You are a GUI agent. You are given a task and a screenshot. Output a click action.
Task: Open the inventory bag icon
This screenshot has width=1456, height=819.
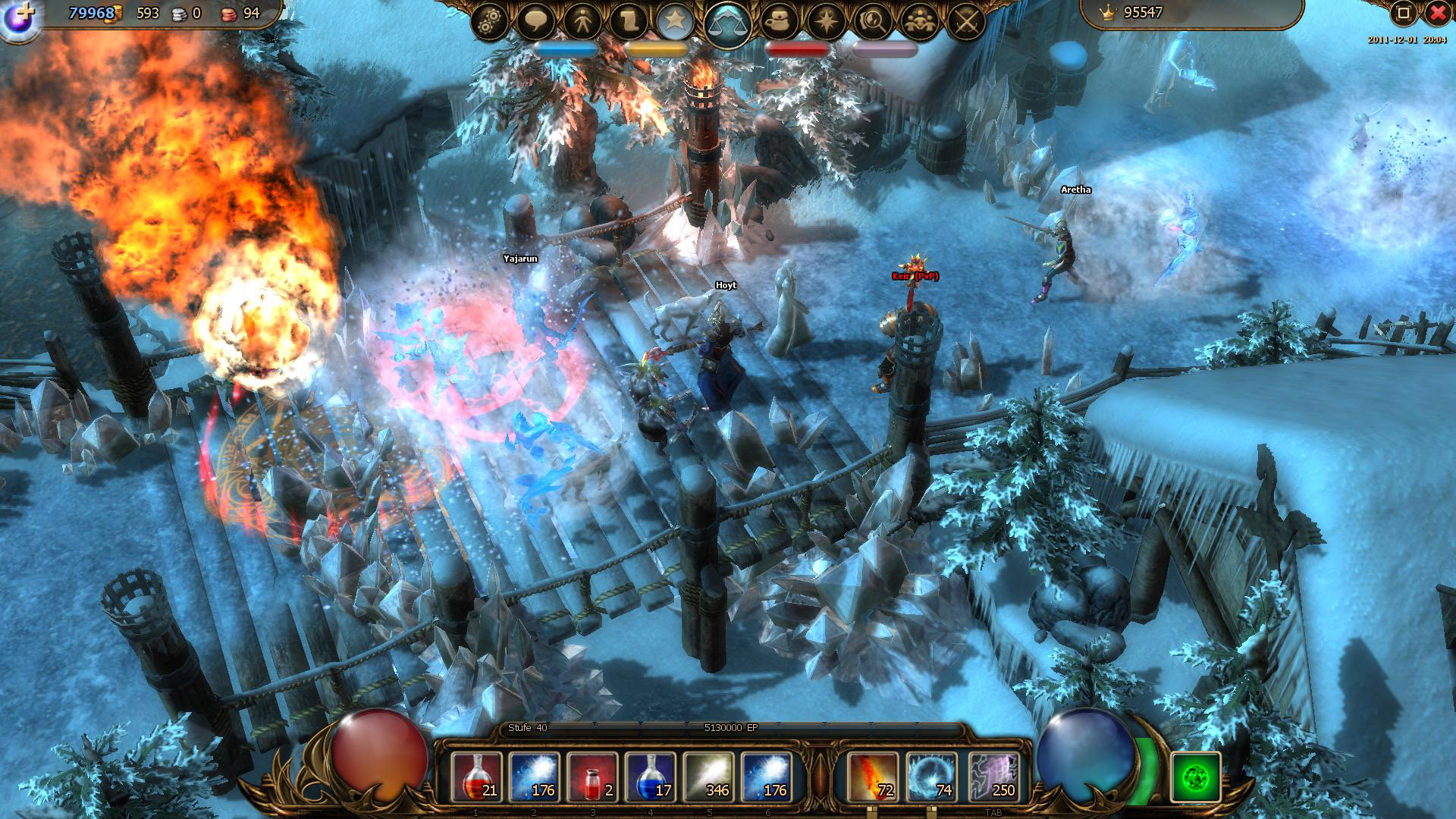click(x=780, y=22)
